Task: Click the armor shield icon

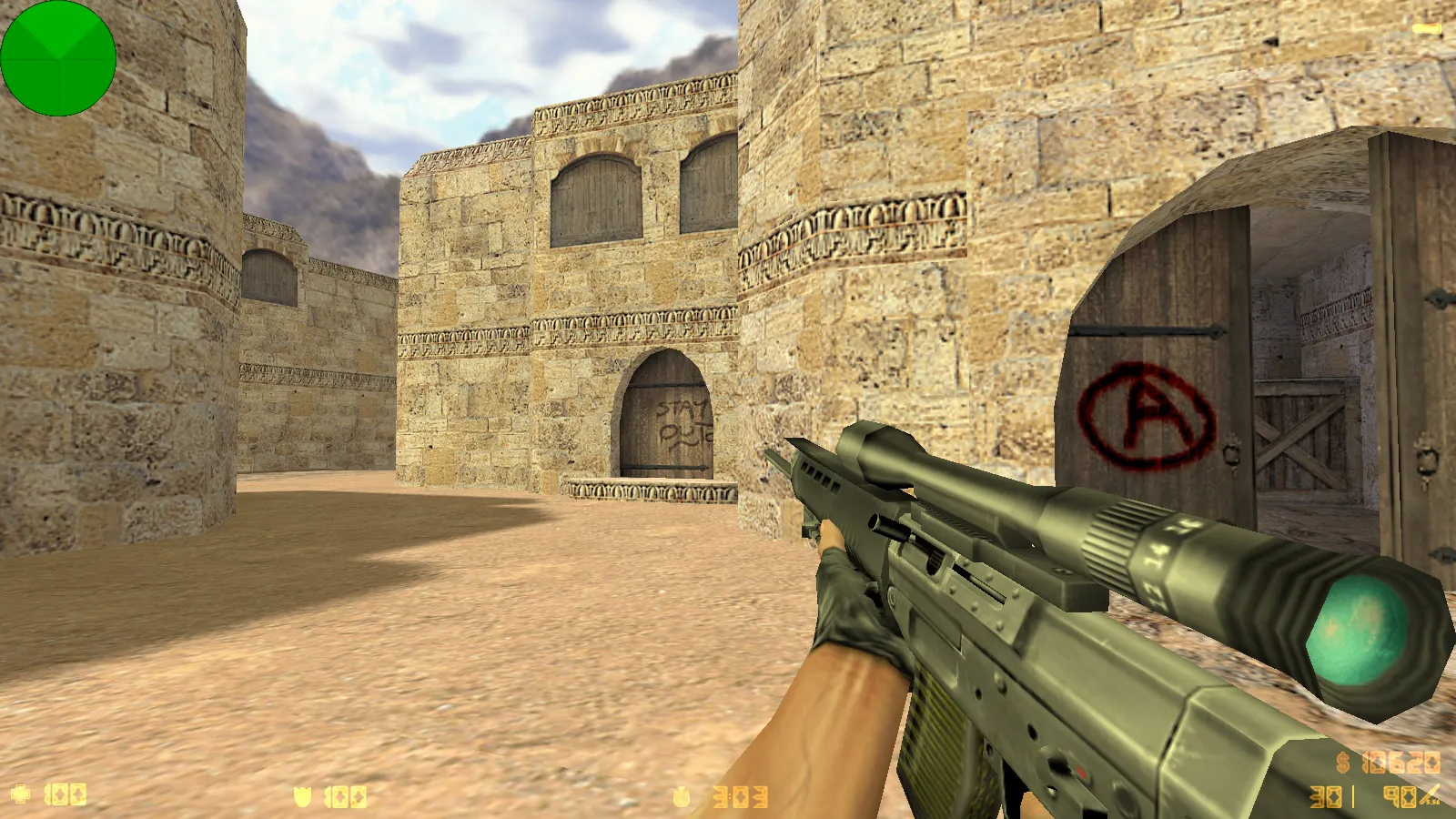Action: click(x=302, y=797)
